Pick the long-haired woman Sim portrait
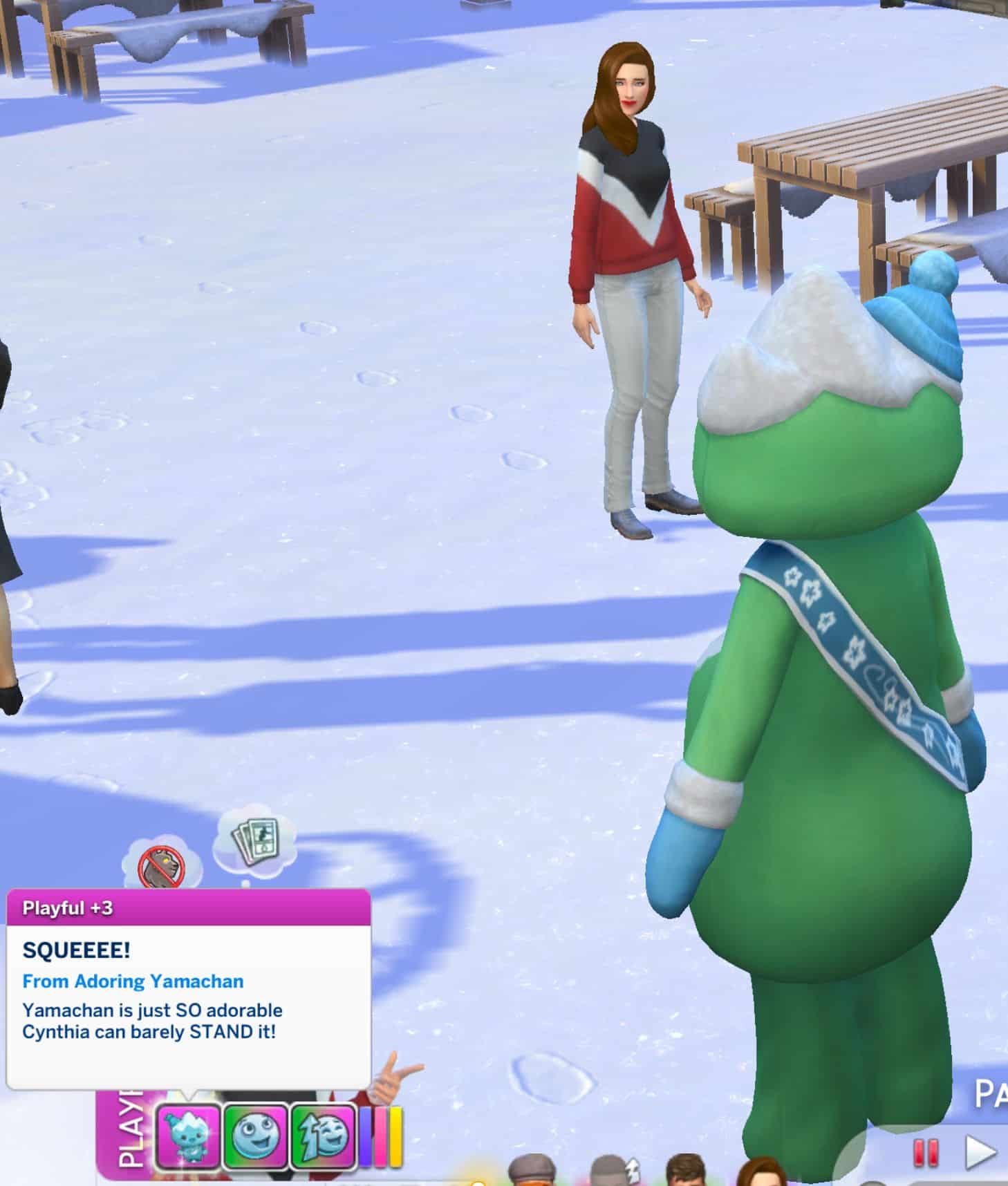 point(762,1175)
